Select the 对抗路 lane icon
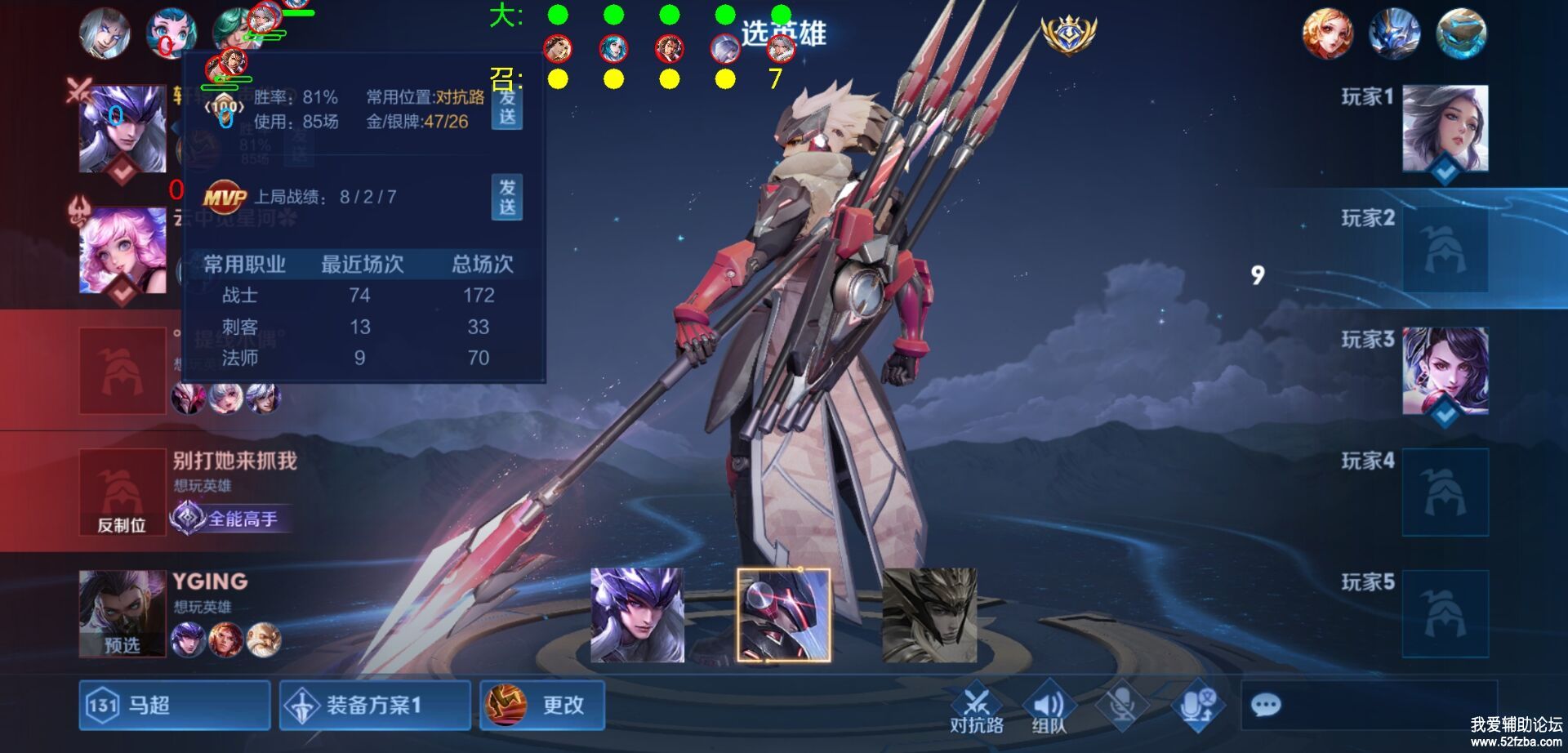Image resolution: width=1568 pixels, height=753 pixels. pos(977,706)
